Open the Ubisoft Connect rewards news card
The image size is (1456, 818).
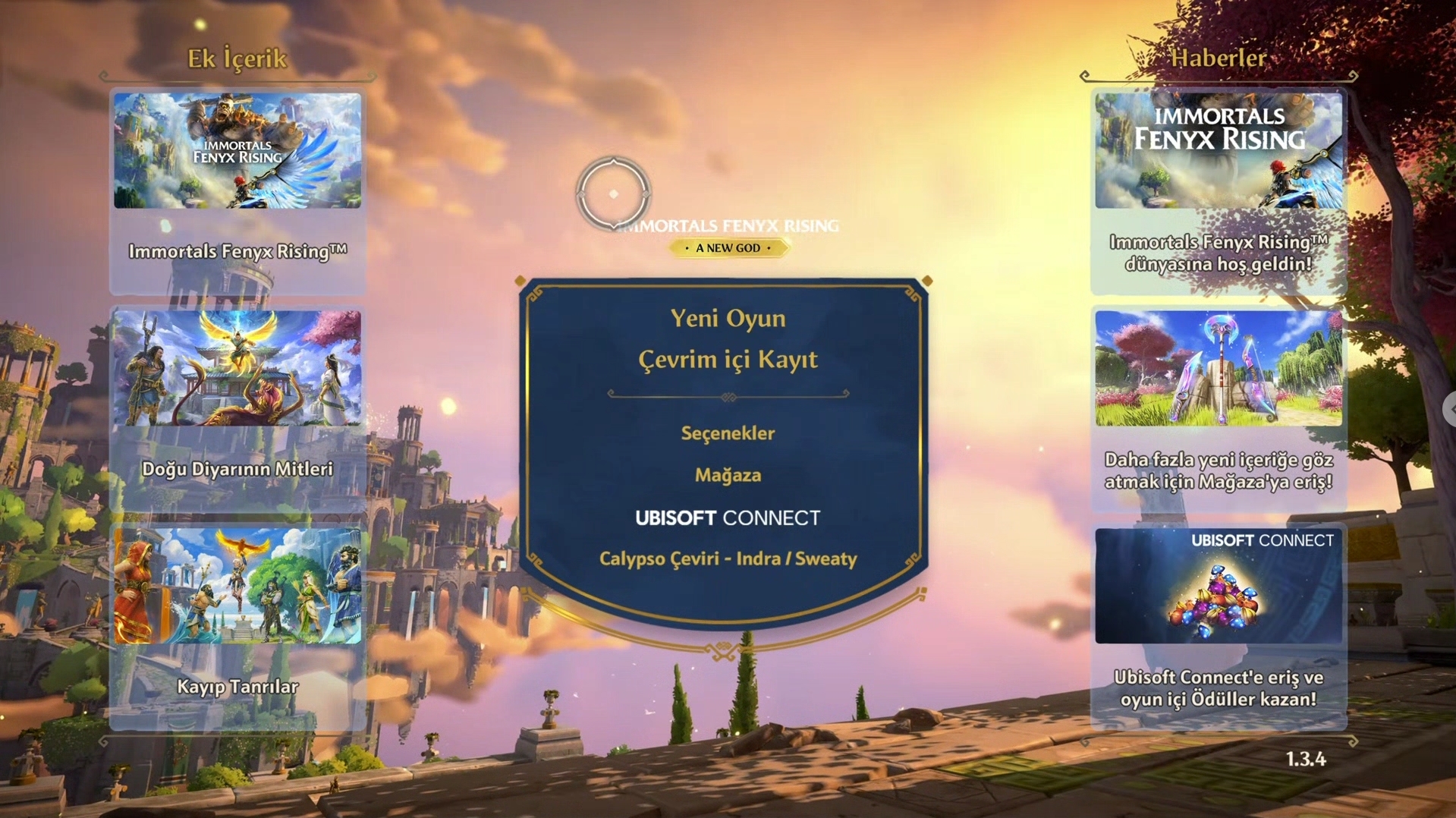[1219, 626]
